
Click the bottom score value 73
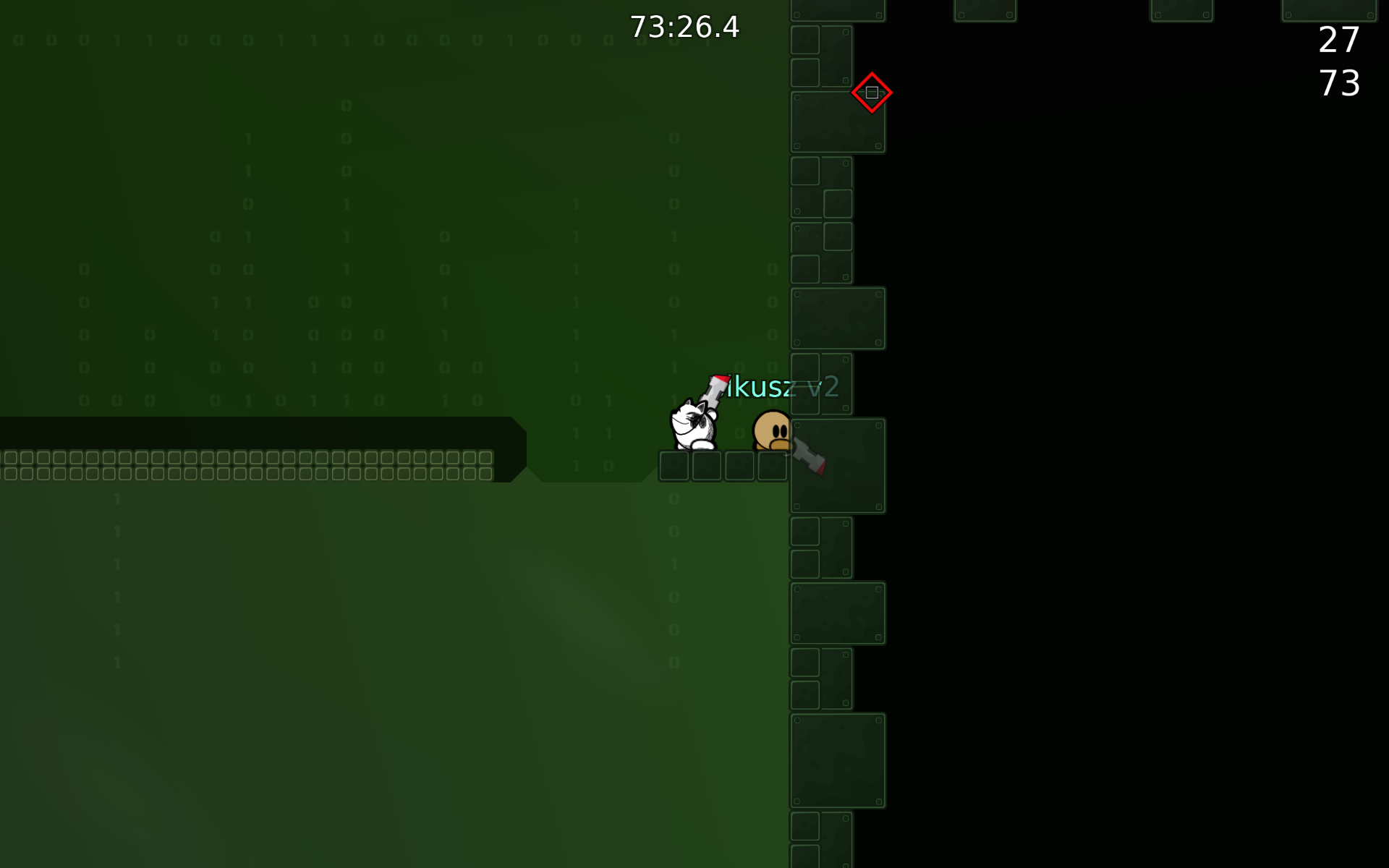1342,84
